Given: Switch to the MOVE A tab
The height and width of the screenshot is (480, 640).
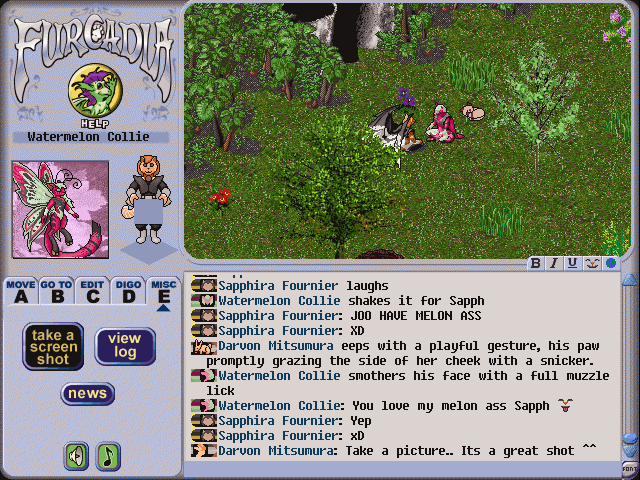Looking at the screenshot, I should [21, 291].
